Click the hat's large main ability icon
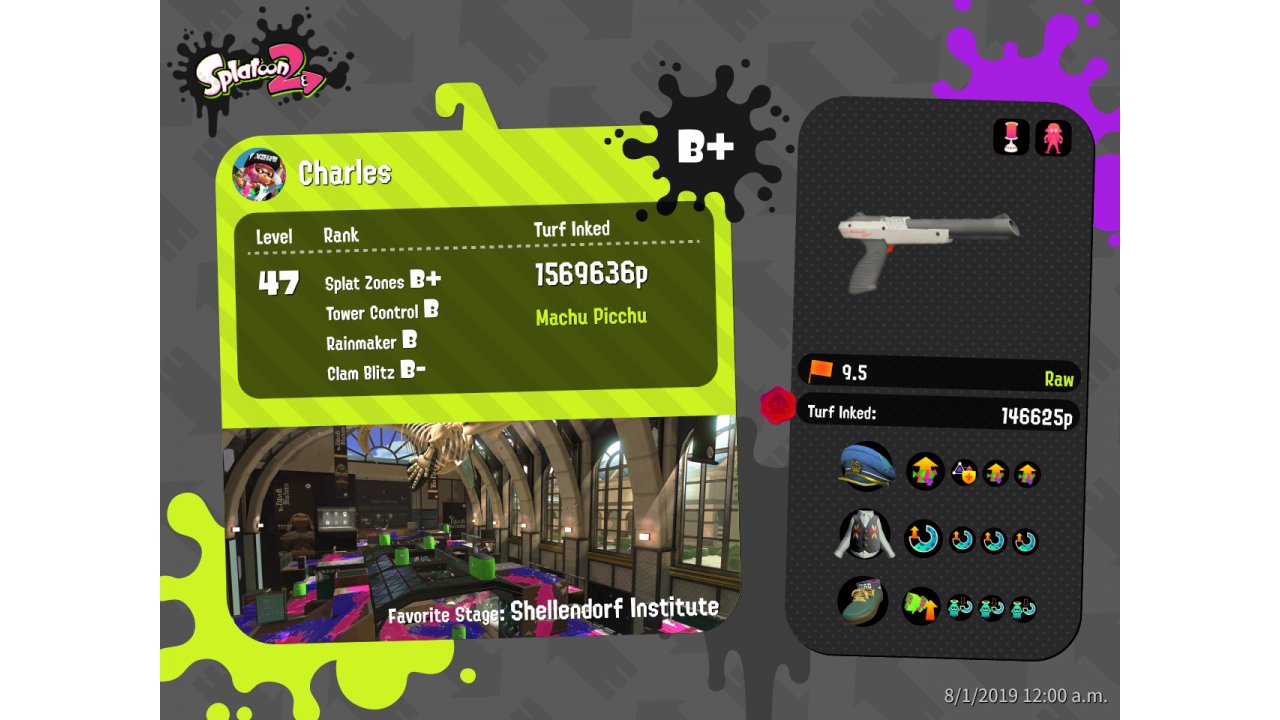The width and height of the screenshot is (1280, 720). [925, 471]
